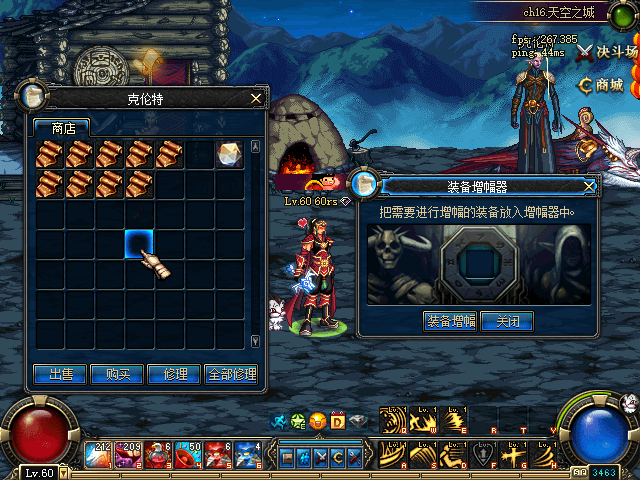The width and height of the screenshot is (640, 480).
Task: Select the white crystal item in shop
Action: [230, 155]
